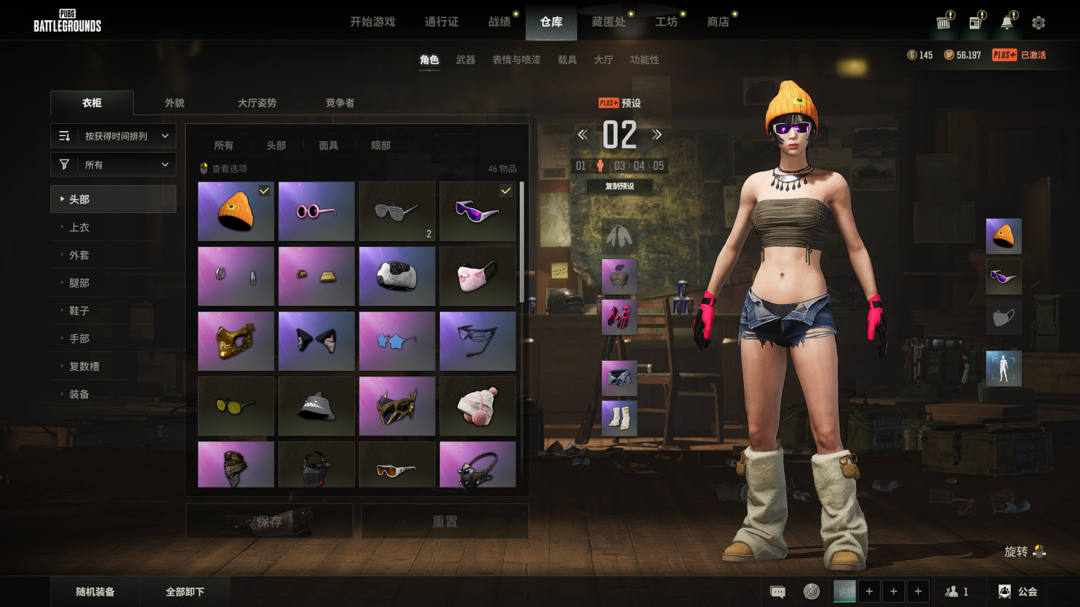Image resolution: width=1080 pixels, height=607 pixels.
Task: Click the 复制预设 copy preset button
Action: [x=619, y=186]
